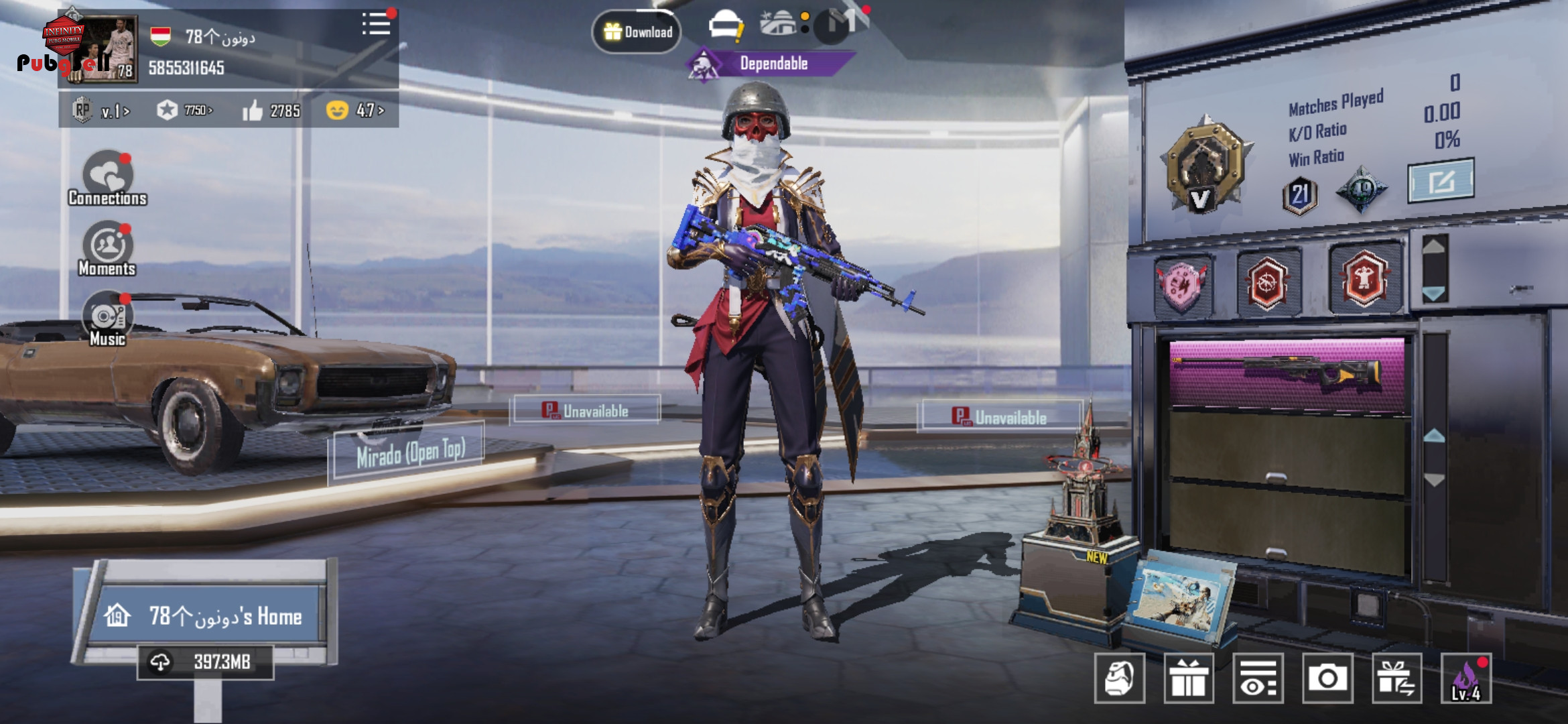Open the home storage download 397.3MB button

pos(206,662)
